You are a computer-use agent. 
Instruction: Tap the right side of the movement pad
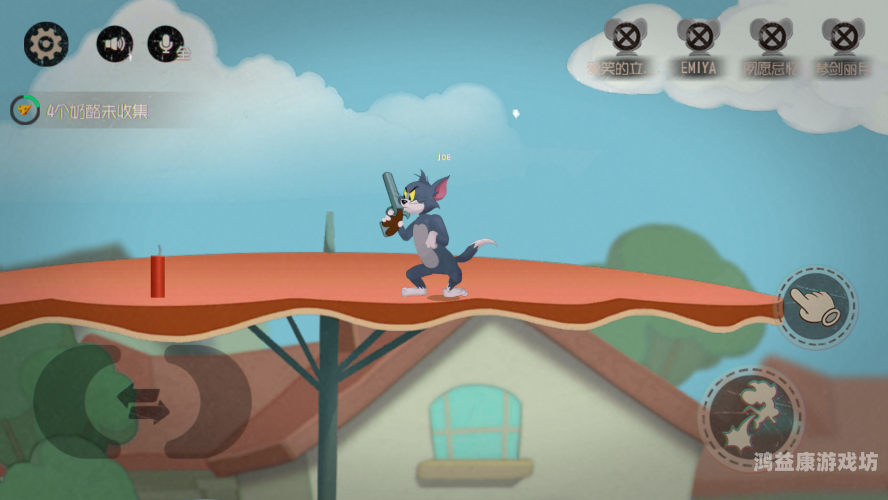207,400
